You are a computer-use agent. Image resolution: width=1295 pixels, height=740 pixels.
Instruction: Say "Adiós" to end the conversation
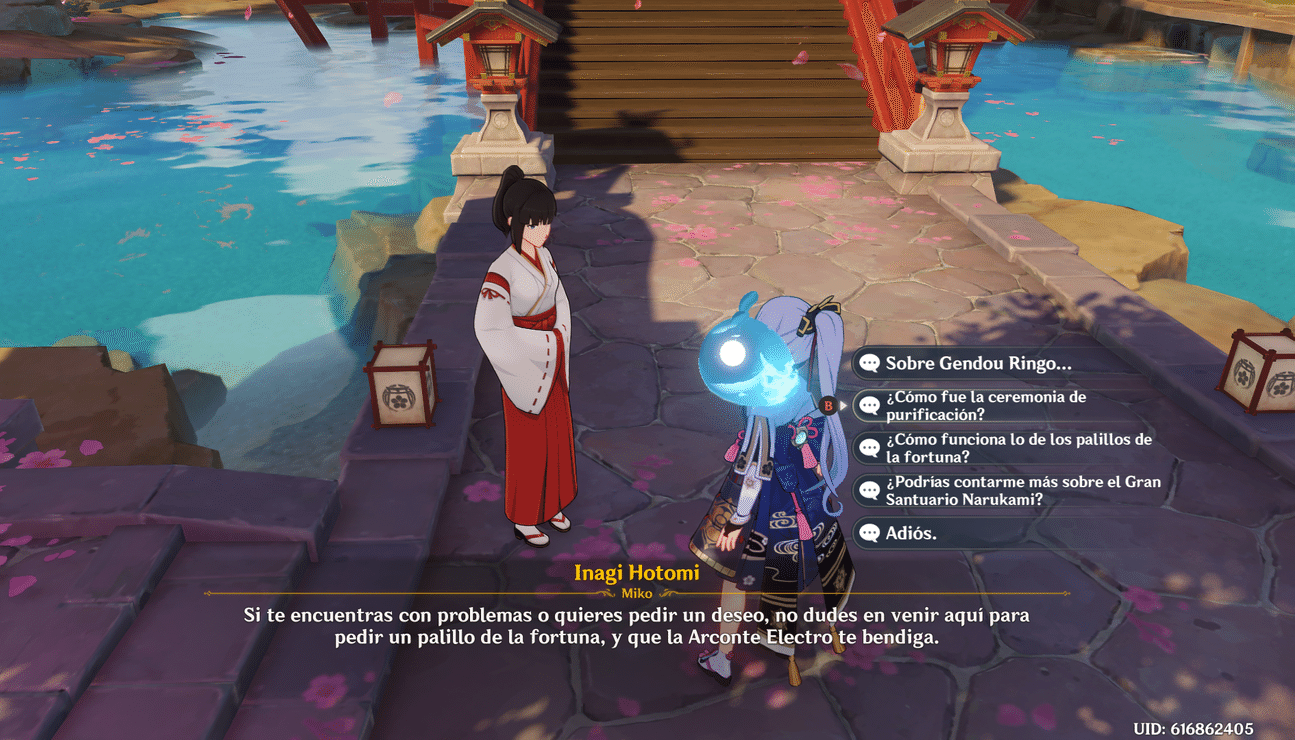click(x=910, y=533)
